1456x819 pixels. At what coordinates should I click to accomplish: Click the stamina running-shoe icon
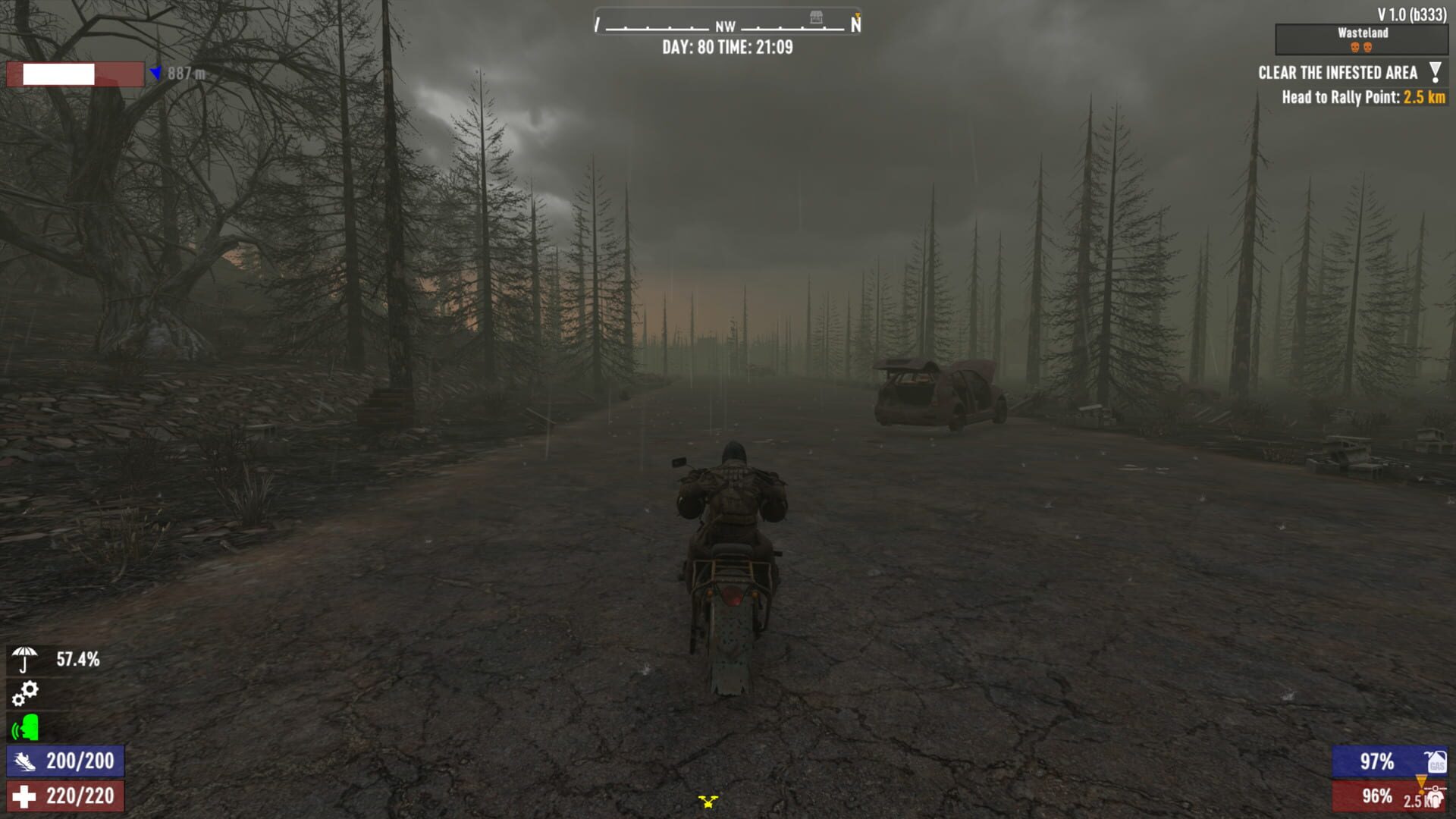point(24,761)
